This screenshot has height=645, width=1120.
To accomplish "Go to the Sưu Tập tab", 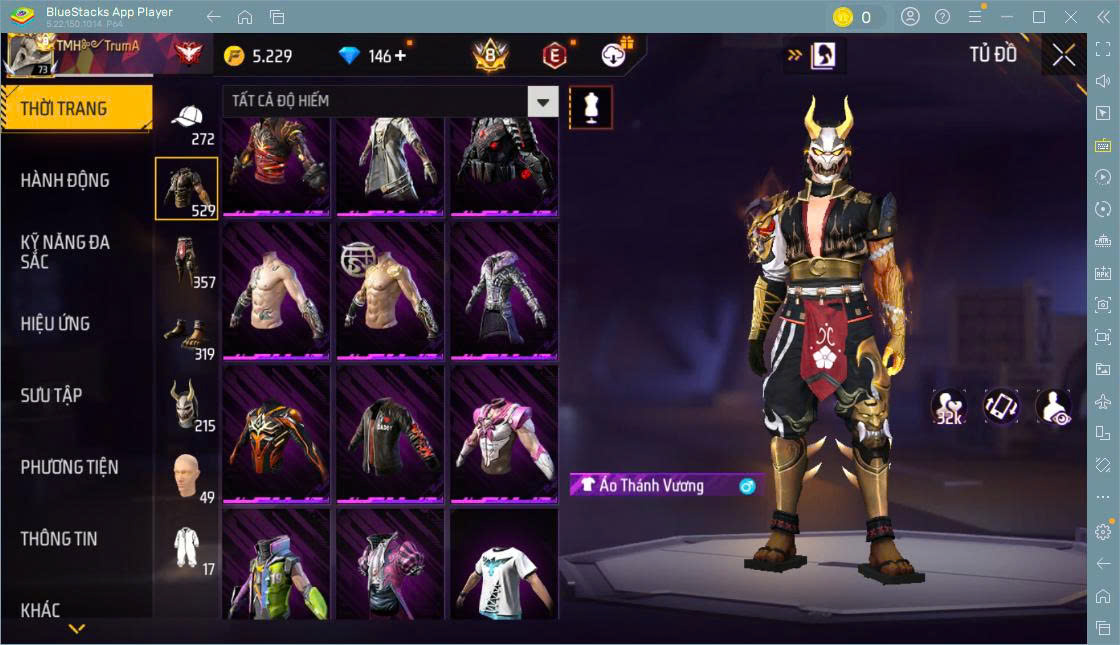I will (x=51, y=395).
